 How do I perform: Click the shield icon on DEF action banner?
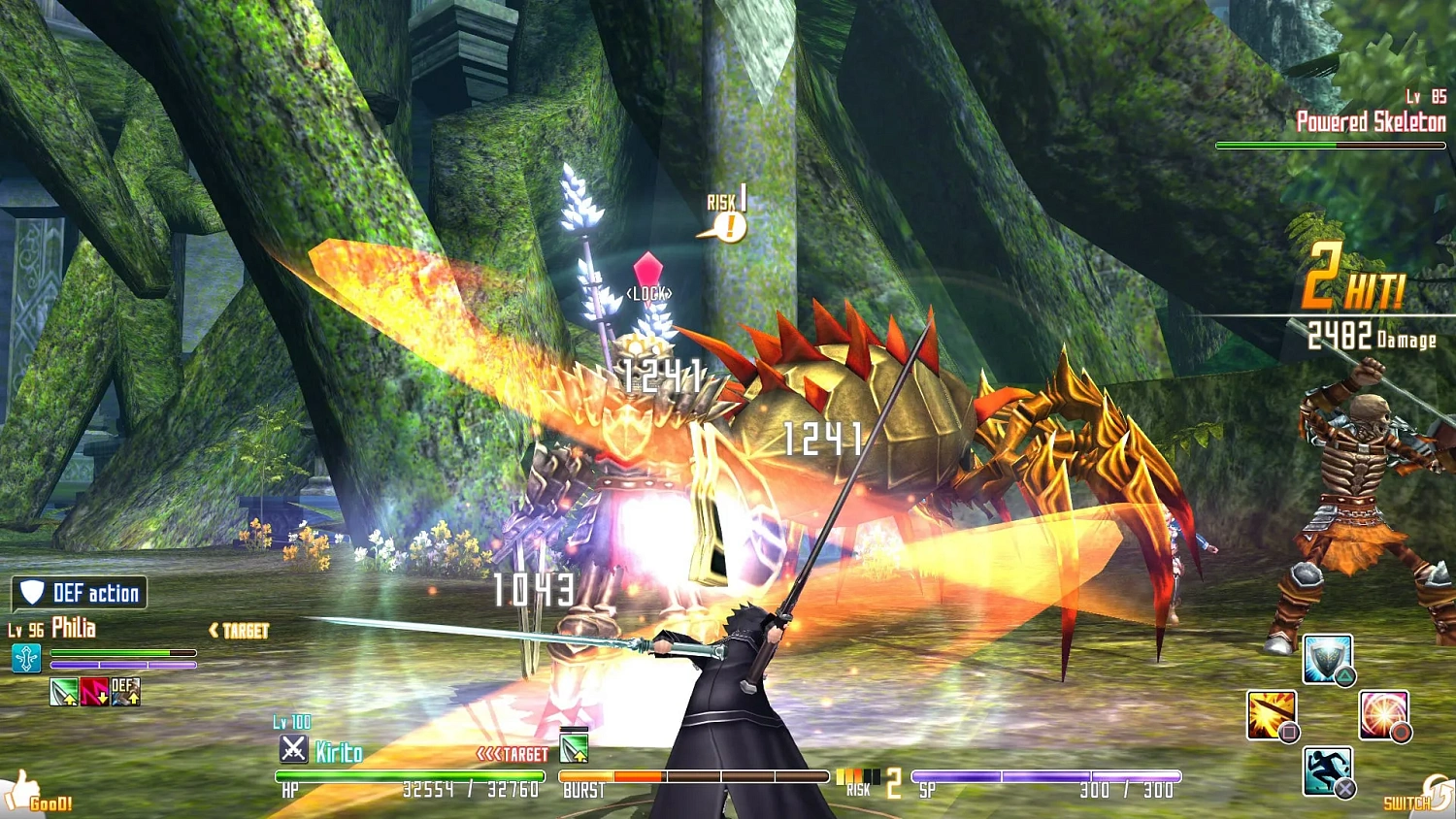30,593
